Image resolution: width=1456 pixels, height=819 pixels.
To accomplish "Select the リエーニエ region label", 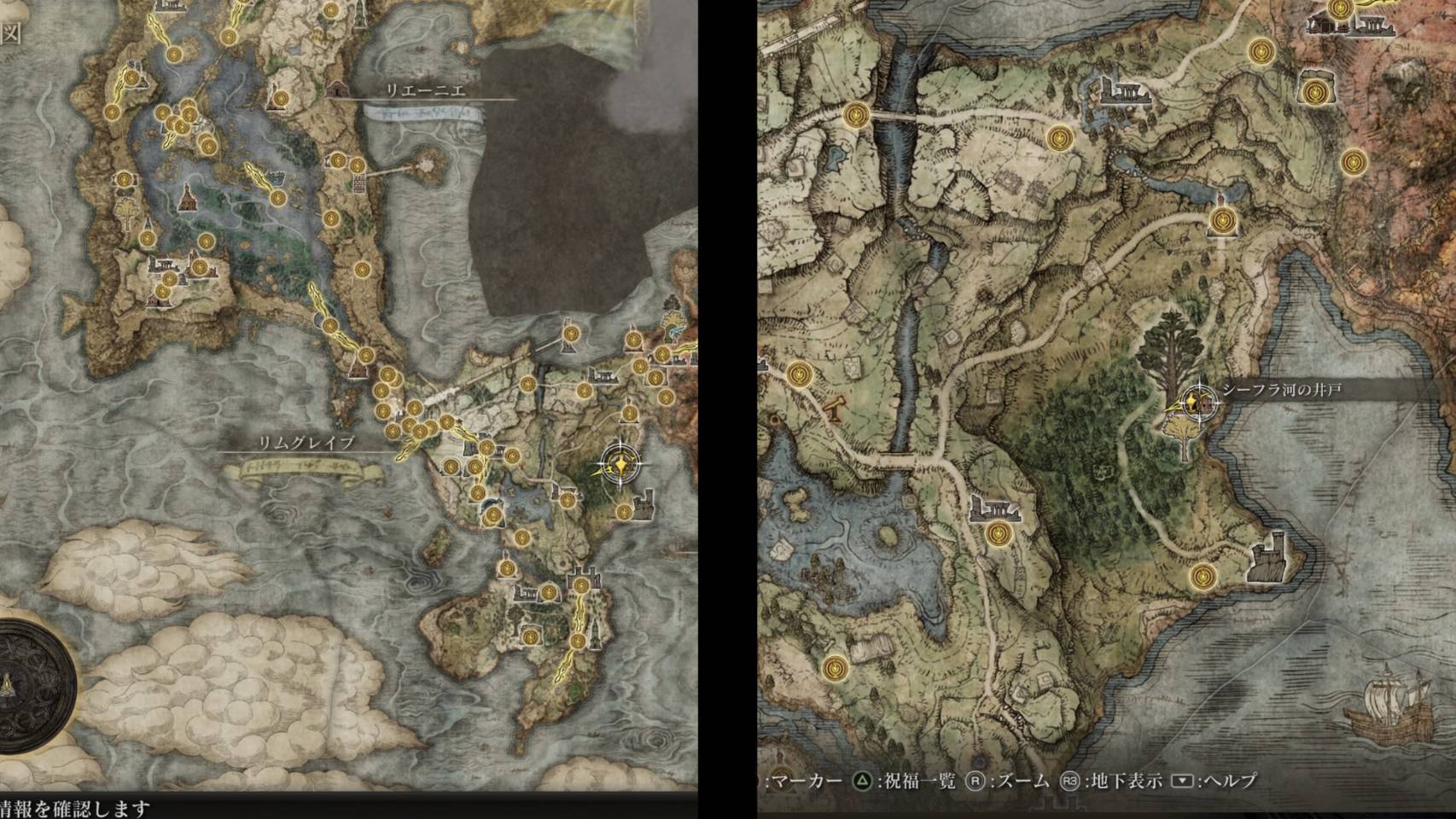I will 425,90.
